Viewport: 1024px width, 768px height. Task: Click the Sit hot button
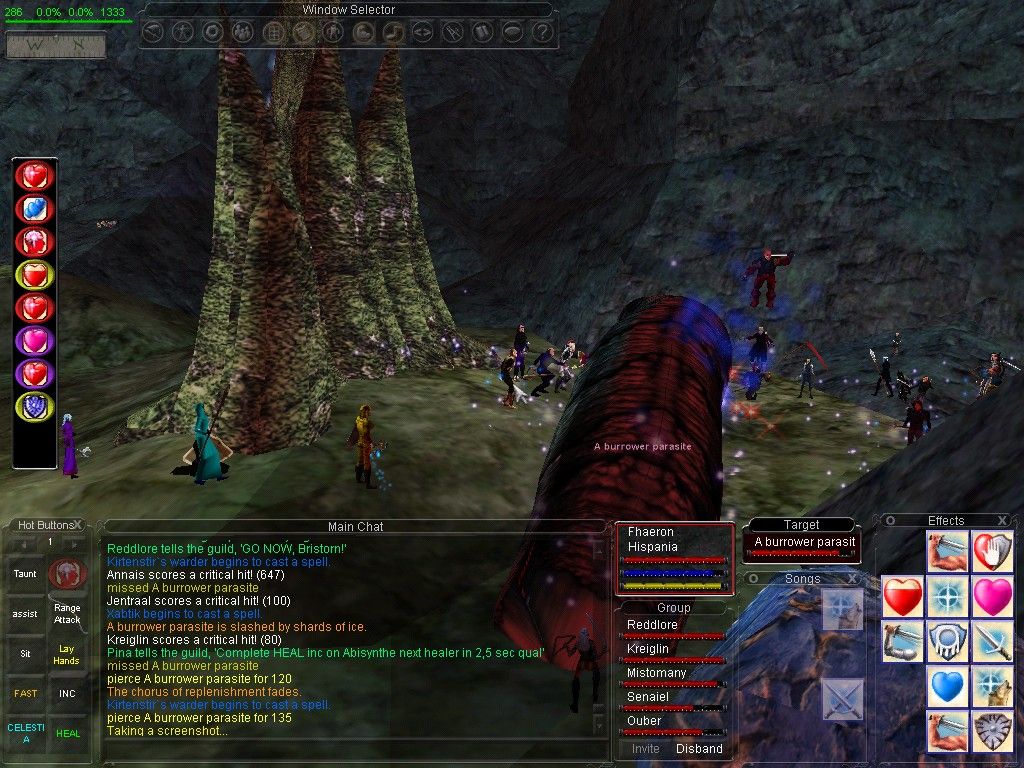point(24,652)
